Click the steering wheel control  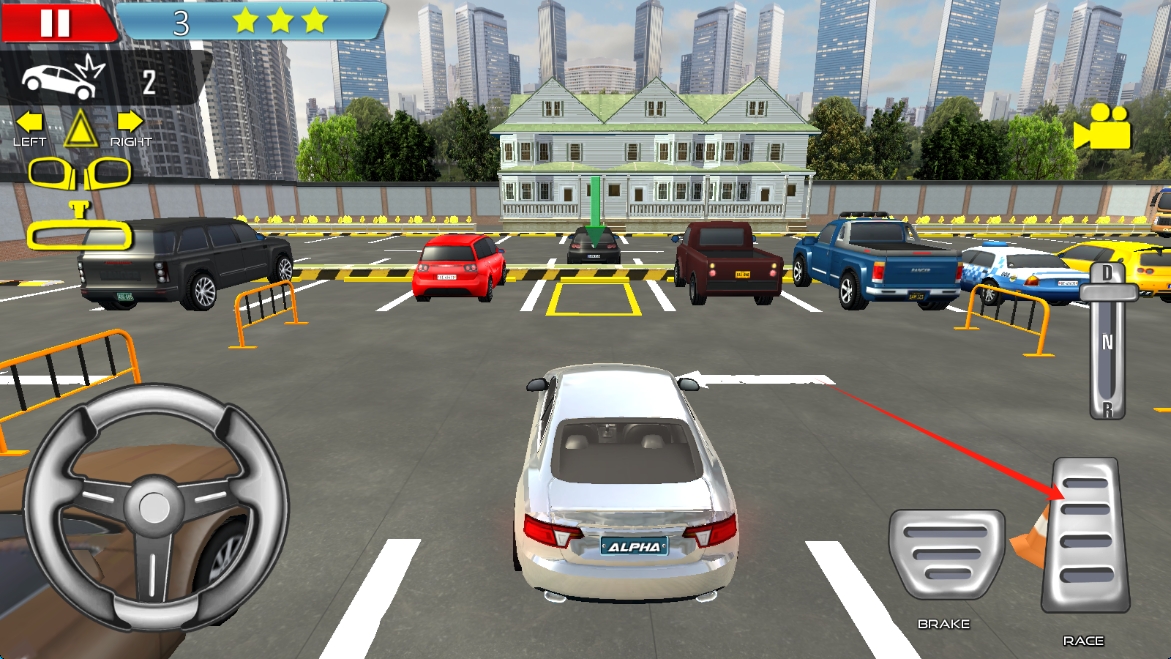[x=155, y=508]
